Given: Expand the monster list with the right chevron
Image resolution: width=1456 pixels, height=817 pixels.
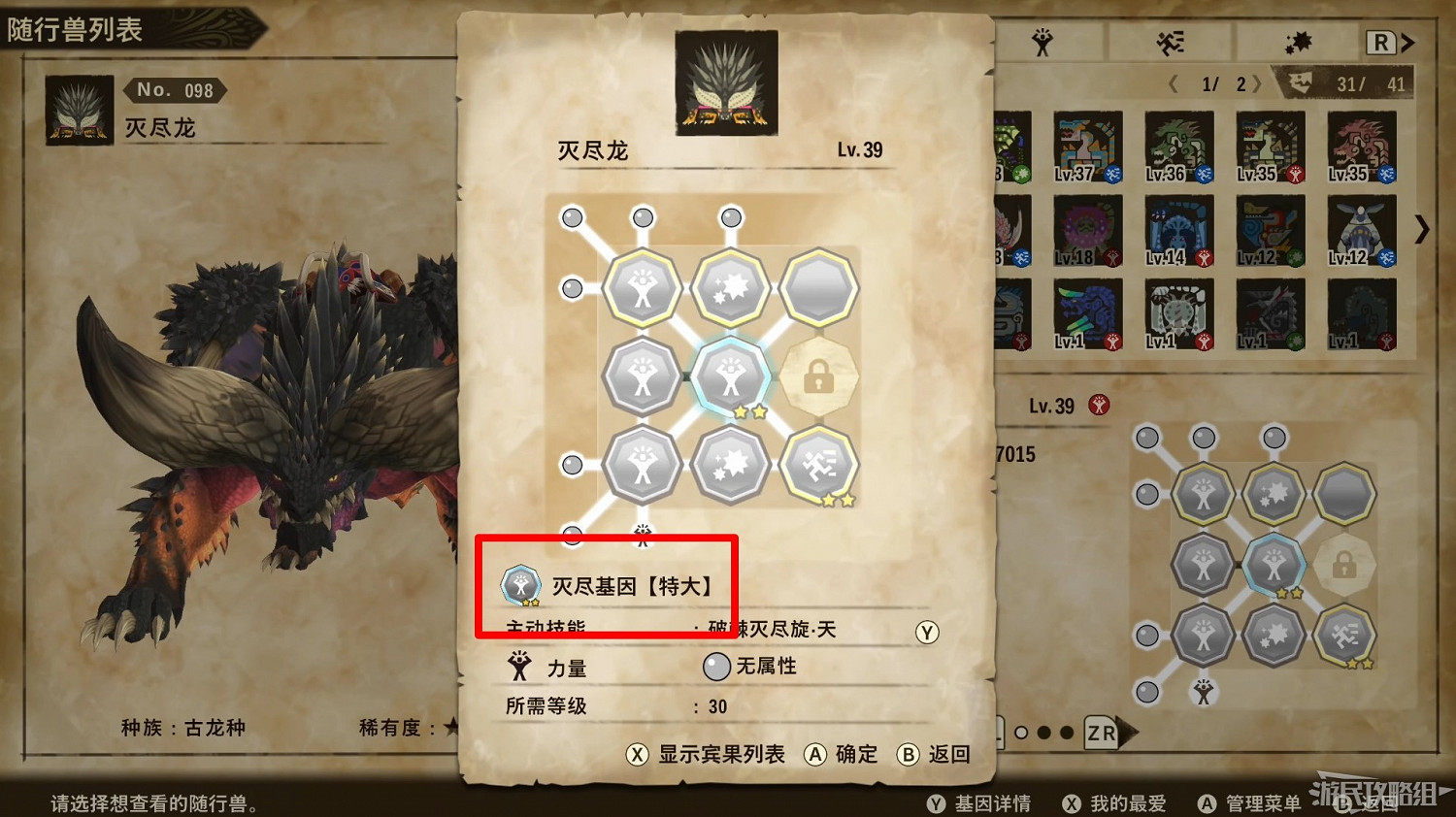Looking at the screenshot, I should (x=1422, y=231).
